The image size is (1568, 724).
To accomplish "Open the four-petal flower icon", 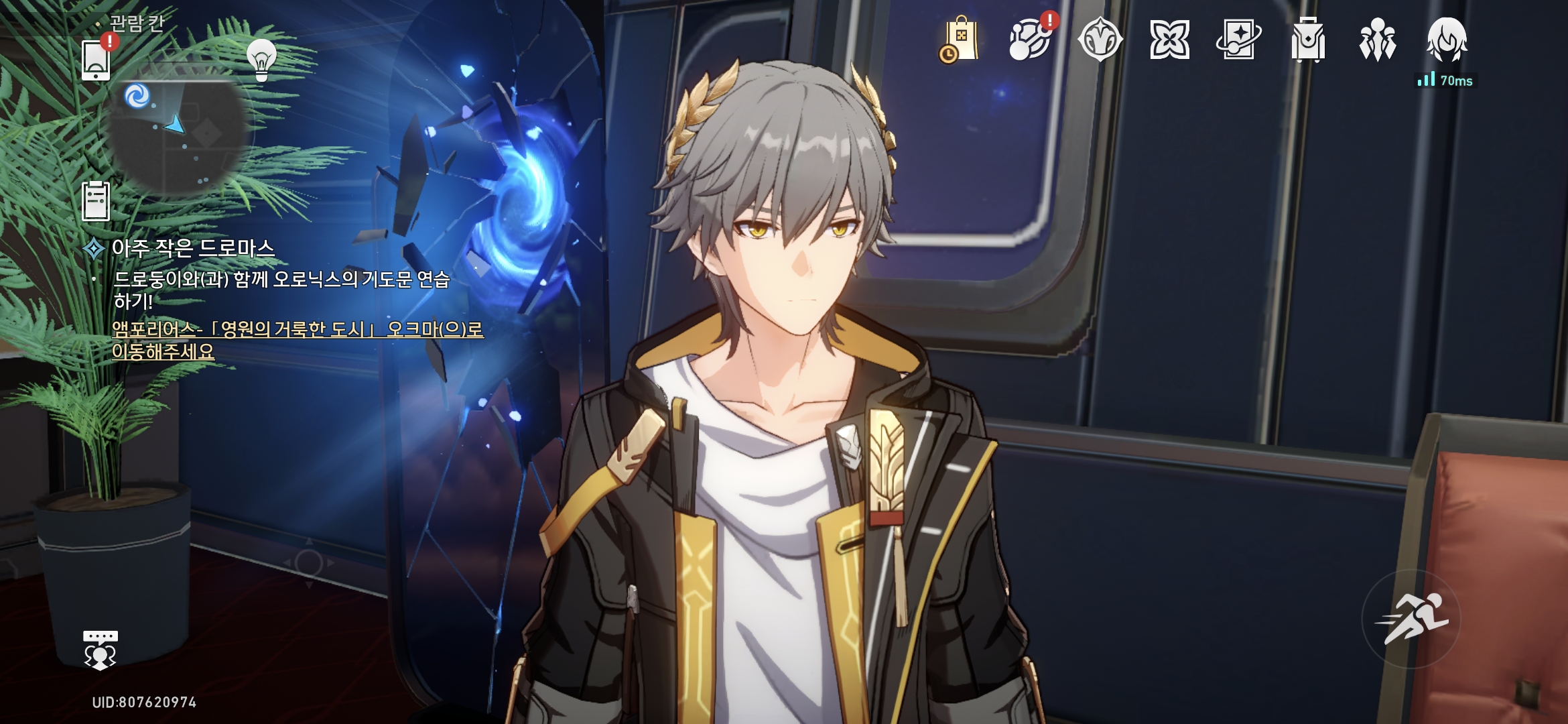I will (1169, 40).
